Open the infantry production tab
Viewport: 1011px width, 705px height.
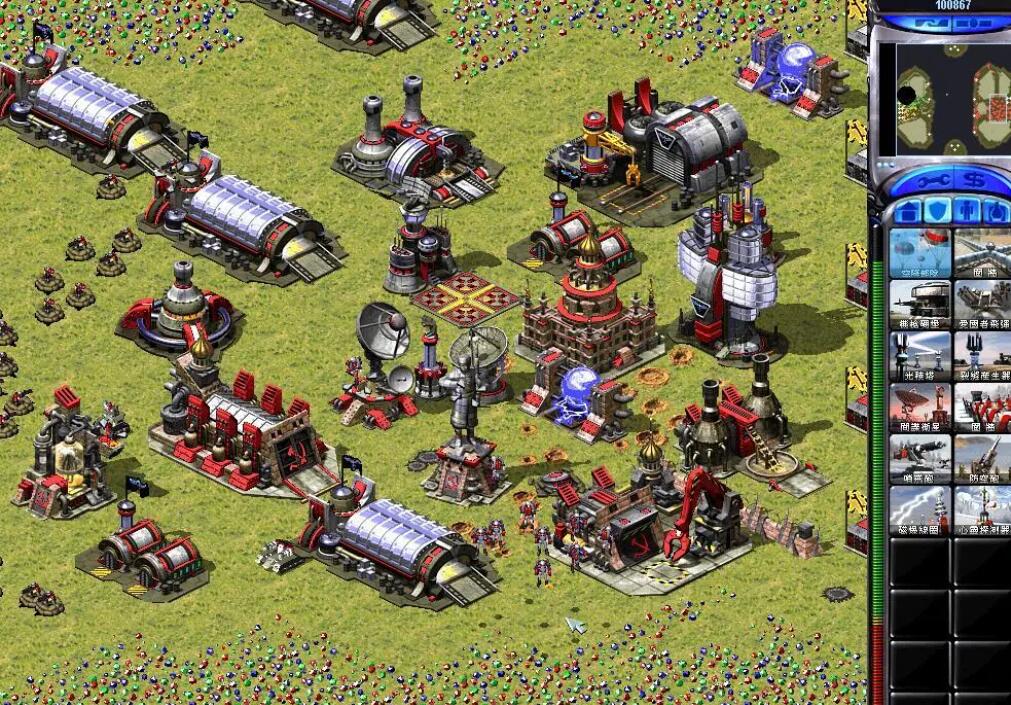point(966,211)
